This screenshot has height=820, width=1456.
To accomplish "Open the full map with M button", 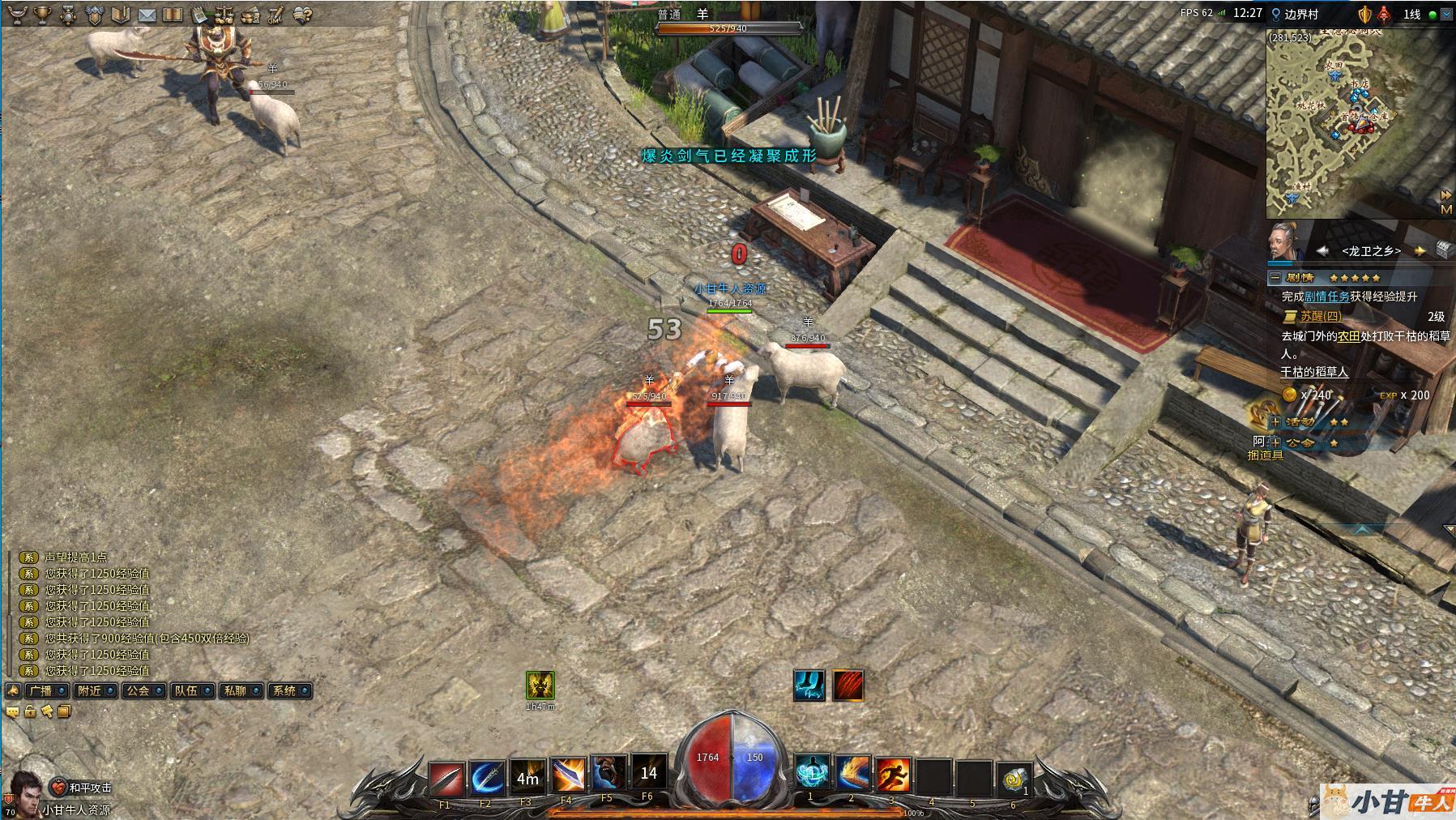I will [1445, 209].
